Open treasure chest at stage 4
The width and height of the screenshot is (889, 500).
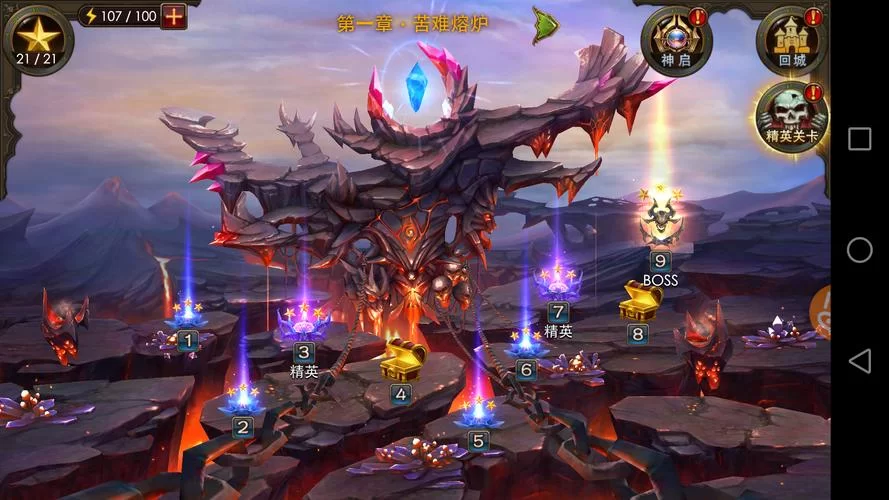point(402,360)
